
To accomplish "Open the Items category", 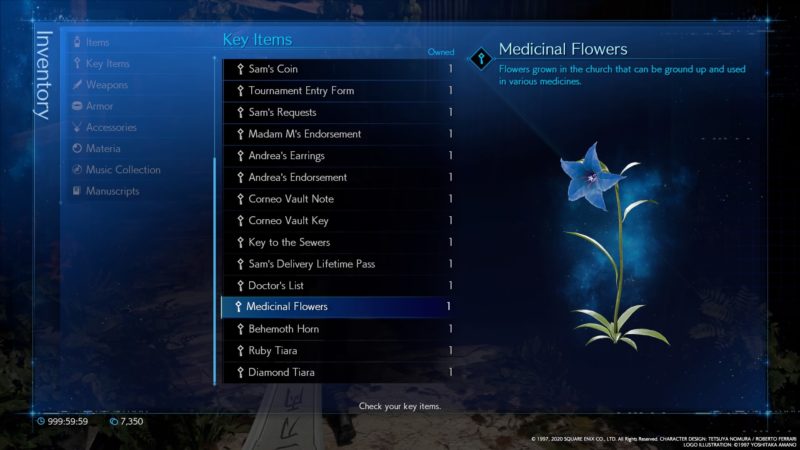I will point(97,42).
